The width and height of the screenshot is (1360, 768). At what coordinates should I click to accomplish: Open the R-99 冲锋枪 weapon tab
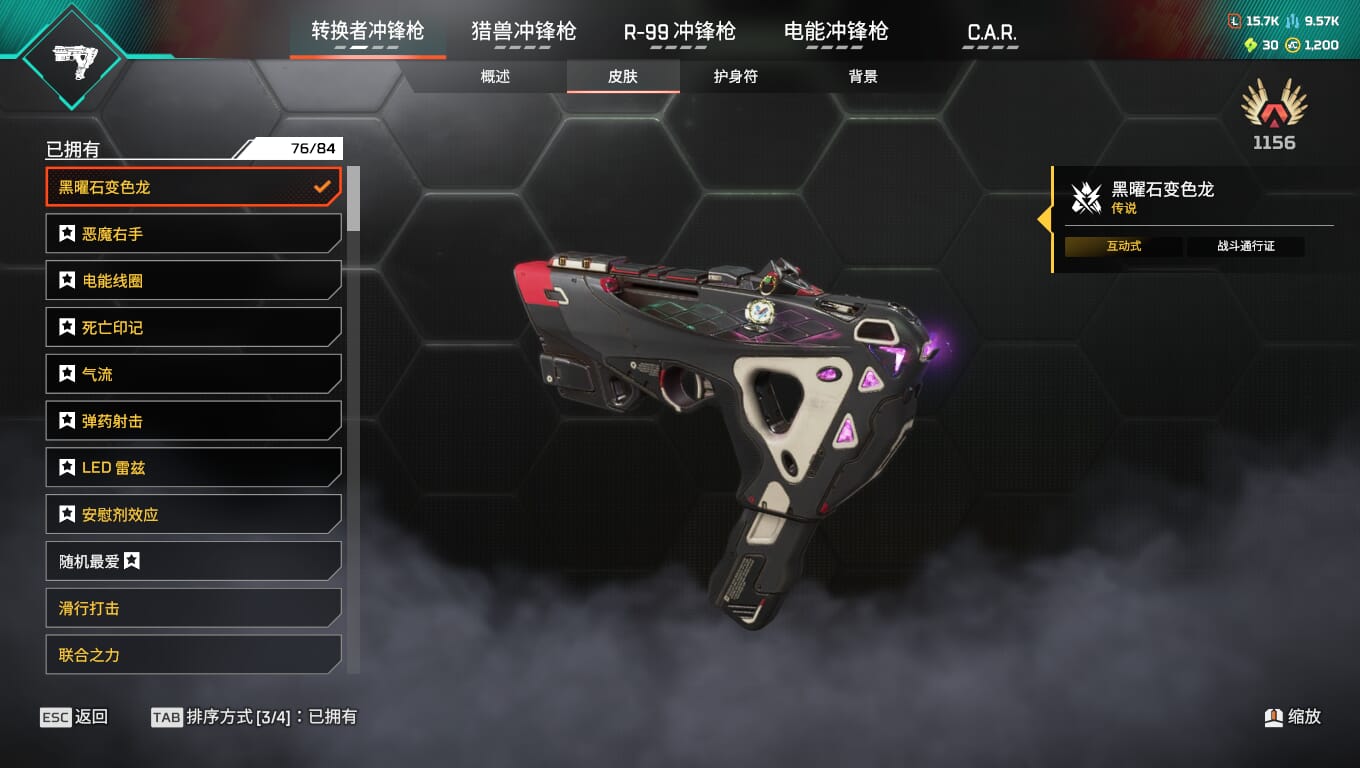[x=679, y=31]
